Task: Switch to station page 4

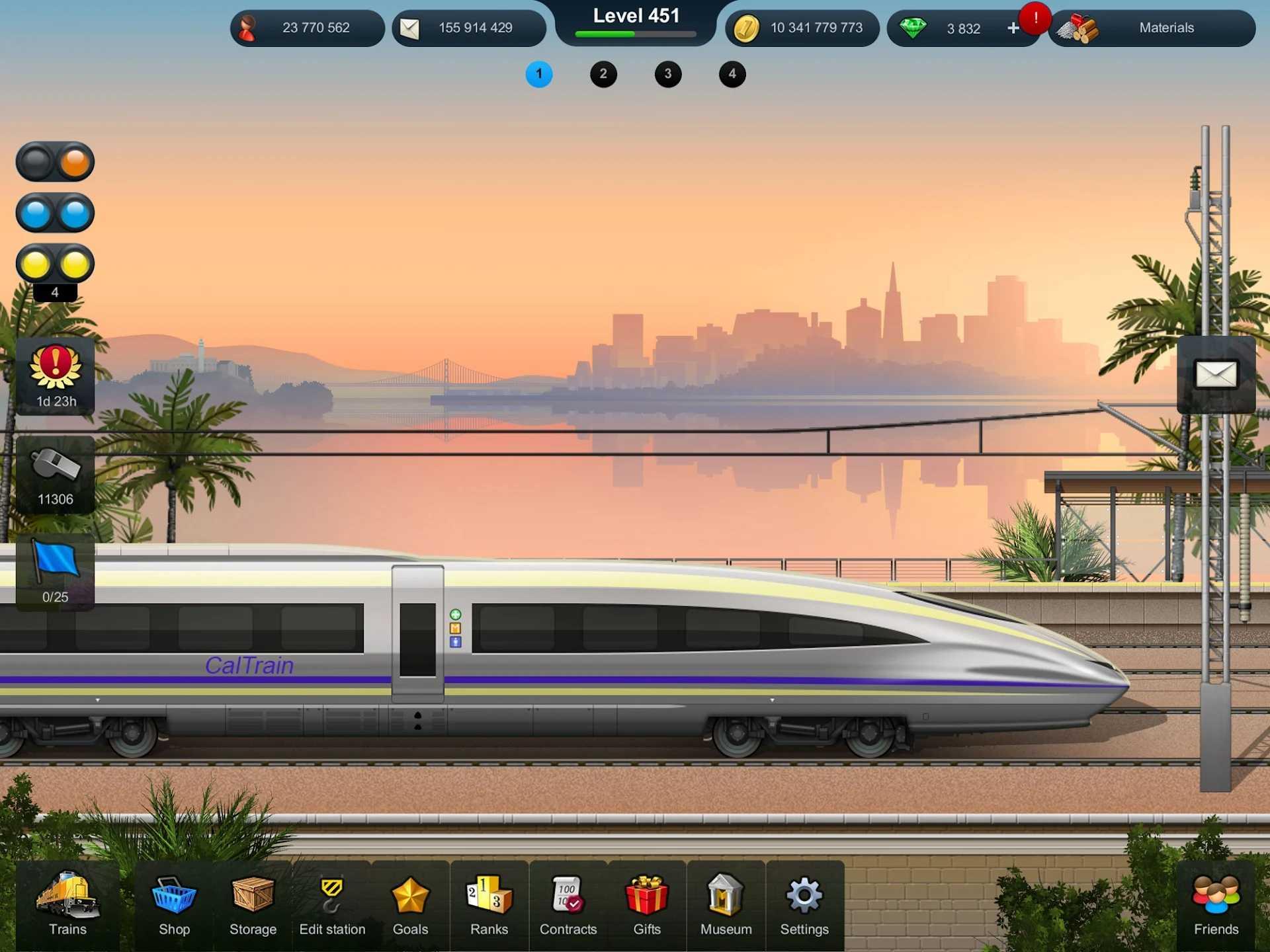Action: tap(732, 75)
